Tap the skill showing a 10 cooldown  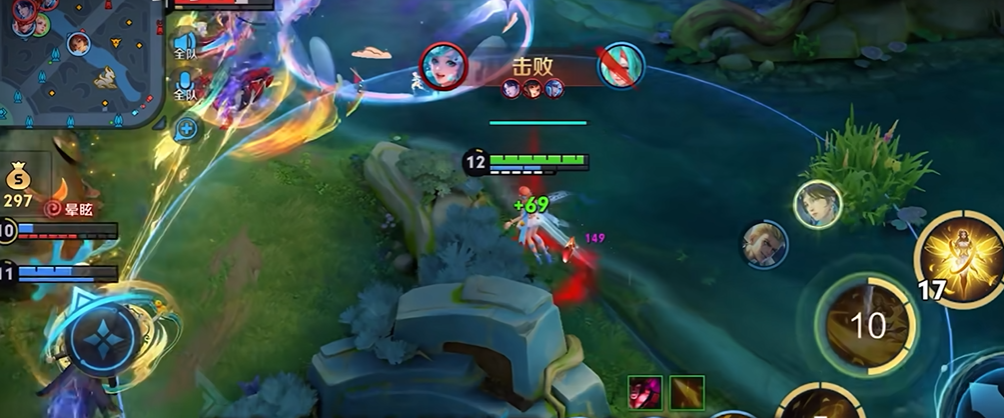867,323
